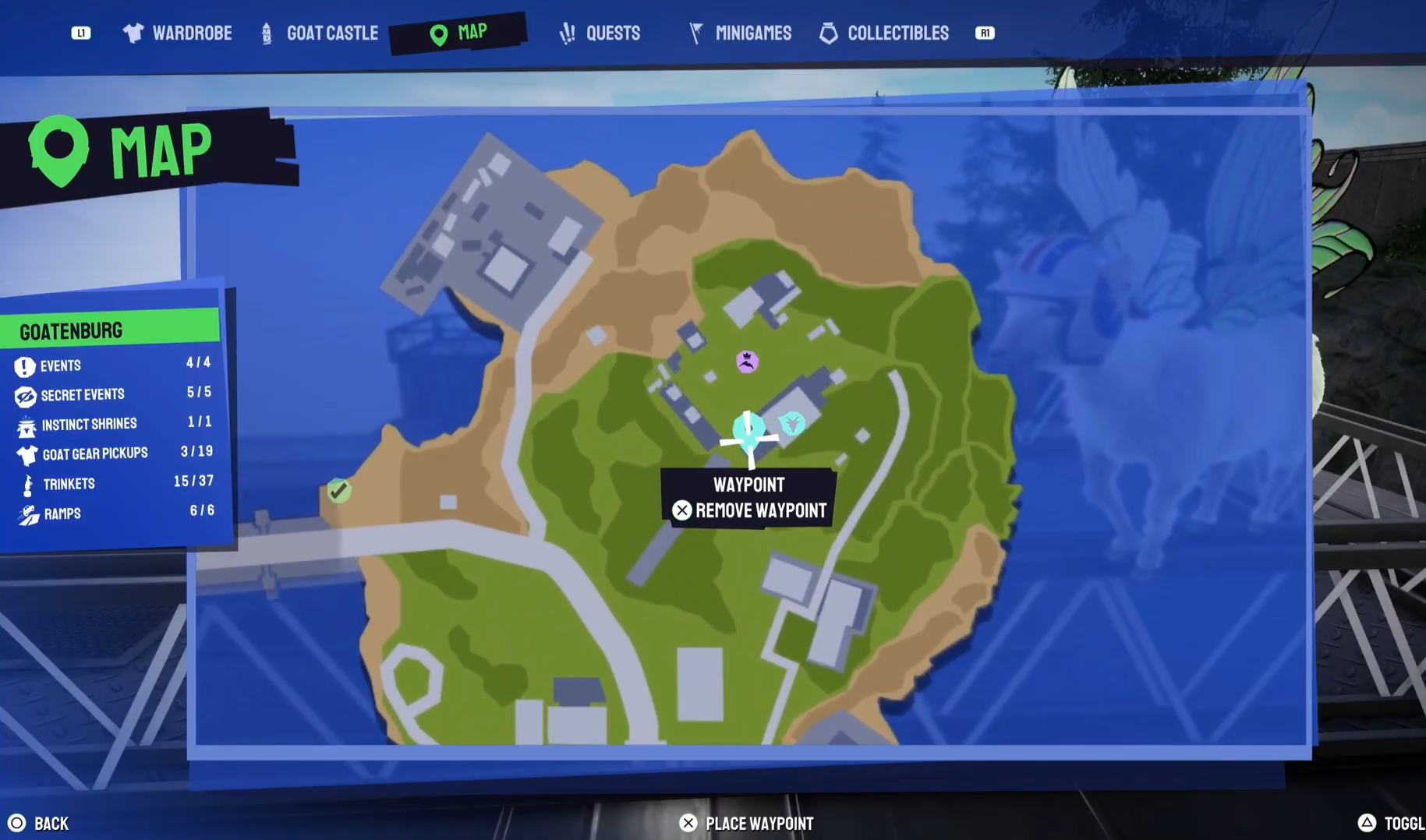This screenshot has height=840, width=1426.
Task: Click the purple crown marker on the map
Action: pos(746,361)
